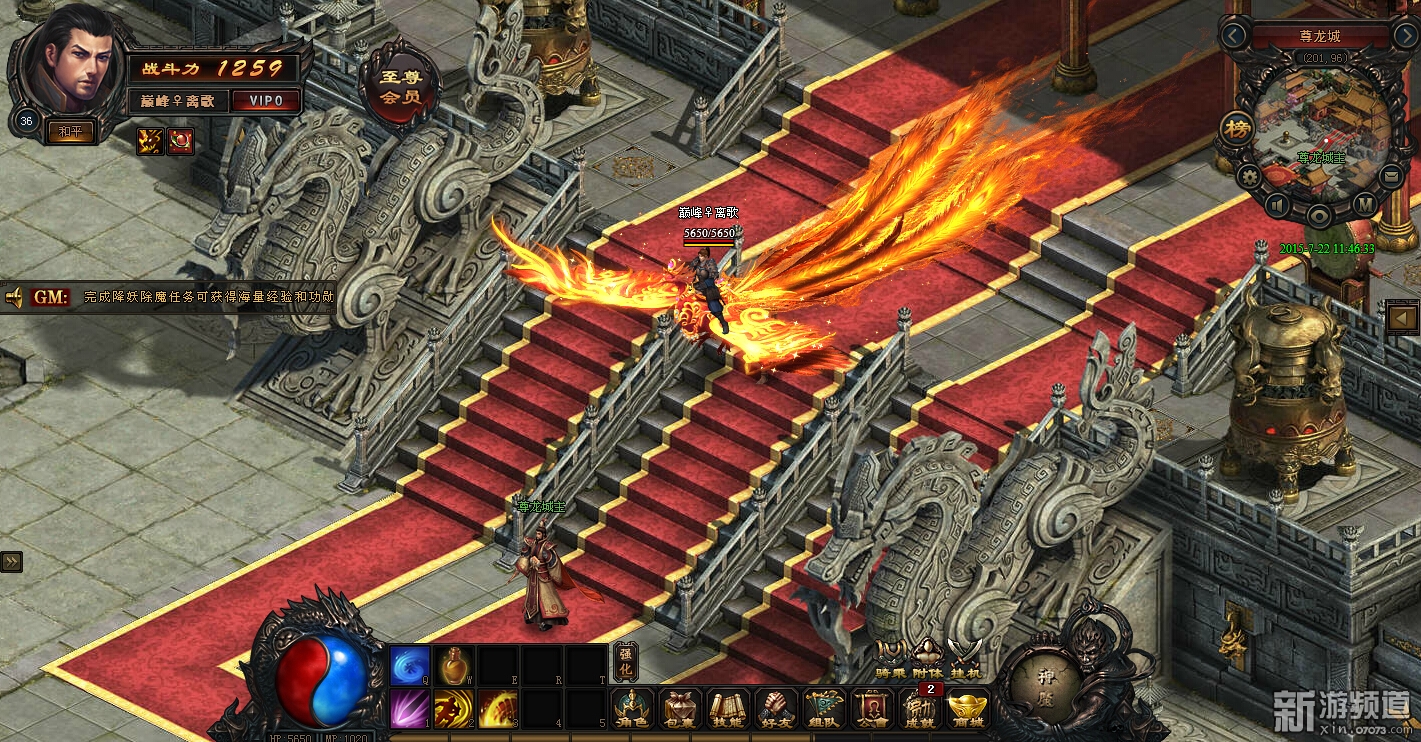Use the potion jar in slot W
Image resolution: width=1421 pixels, height=742 pixels.
(x=454, y=665)
